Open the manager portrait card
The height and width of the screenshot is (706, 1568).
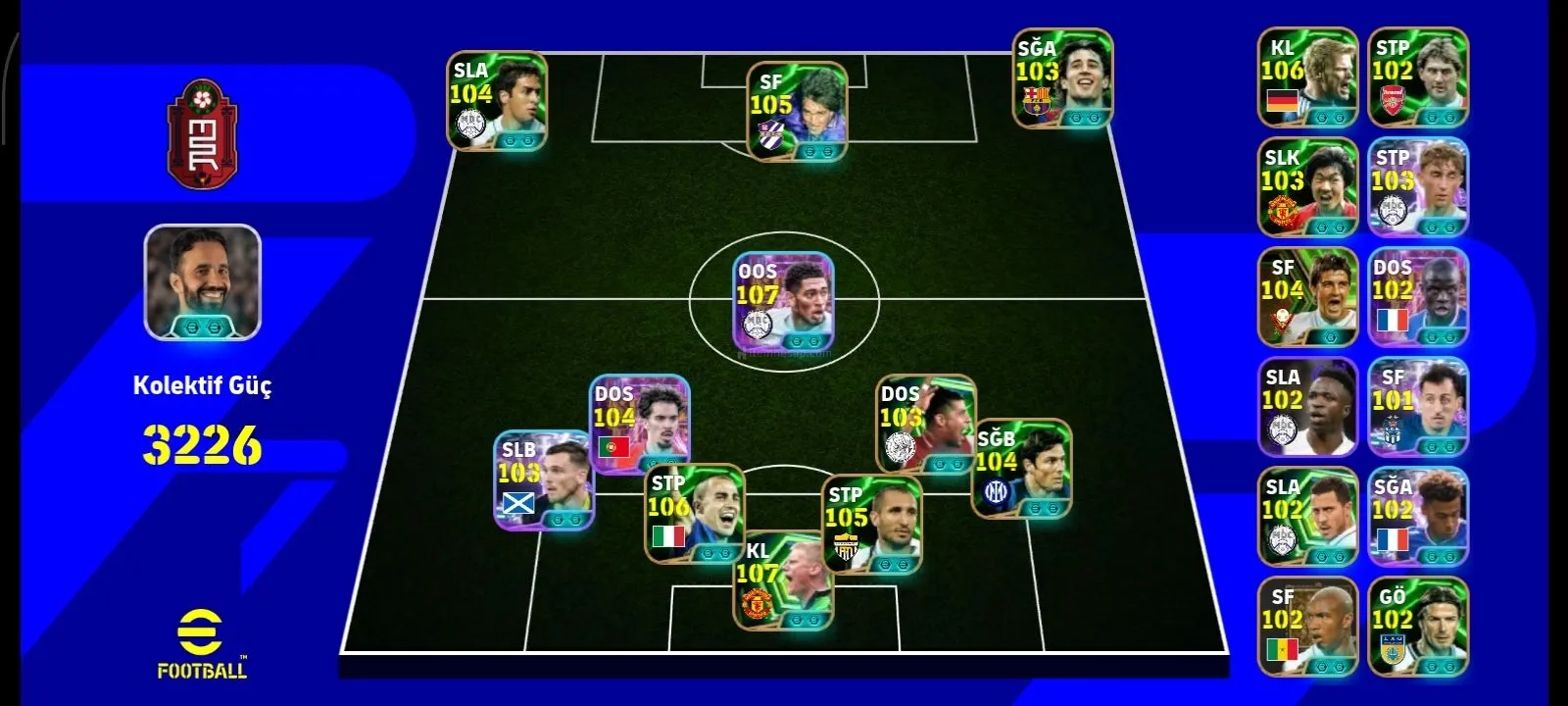coord(203,282)
